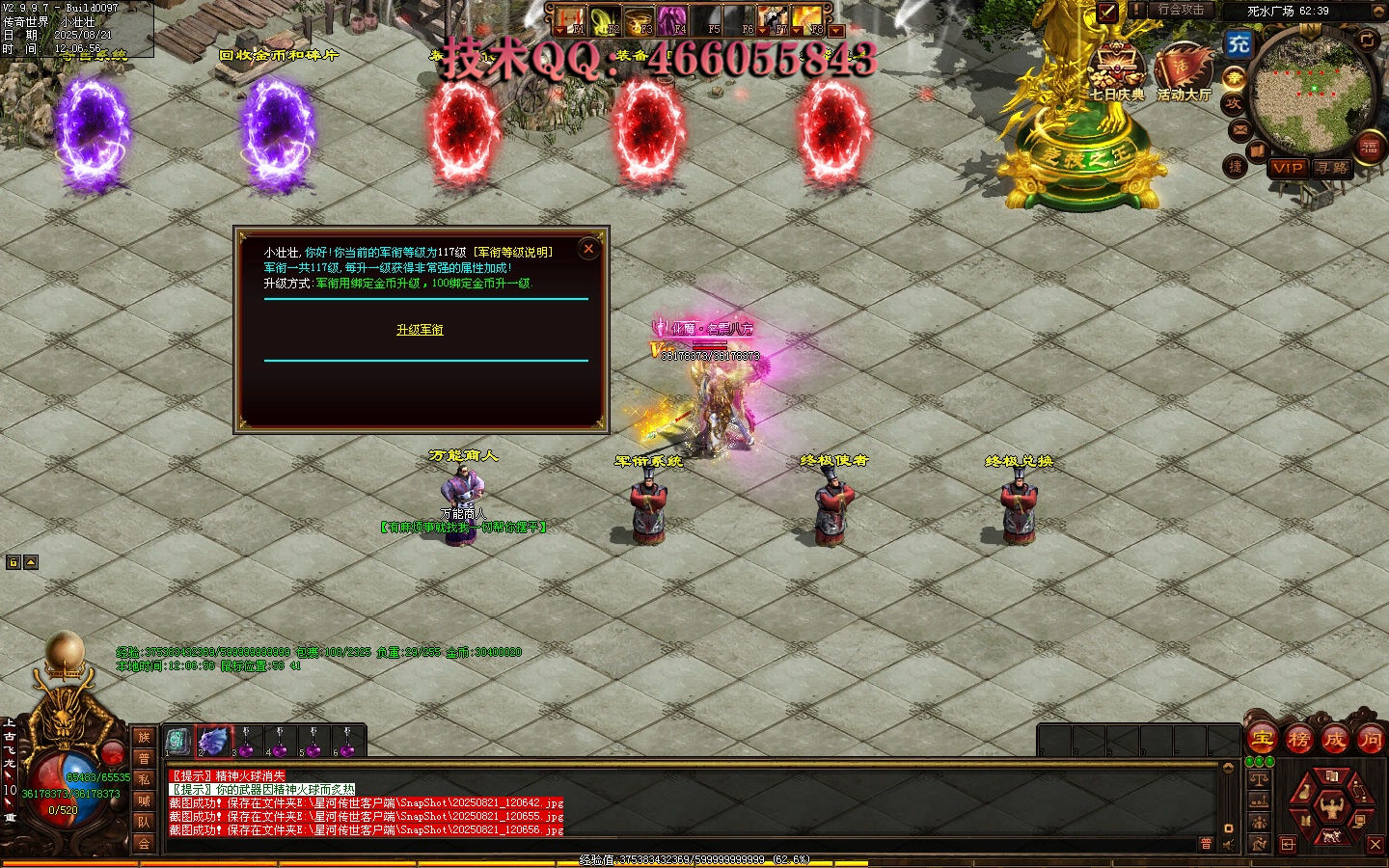The width and height of the screenshot is (1389, 868).
Task: Click the blue 充 recharge button
Action: (x=1239, y=43)
